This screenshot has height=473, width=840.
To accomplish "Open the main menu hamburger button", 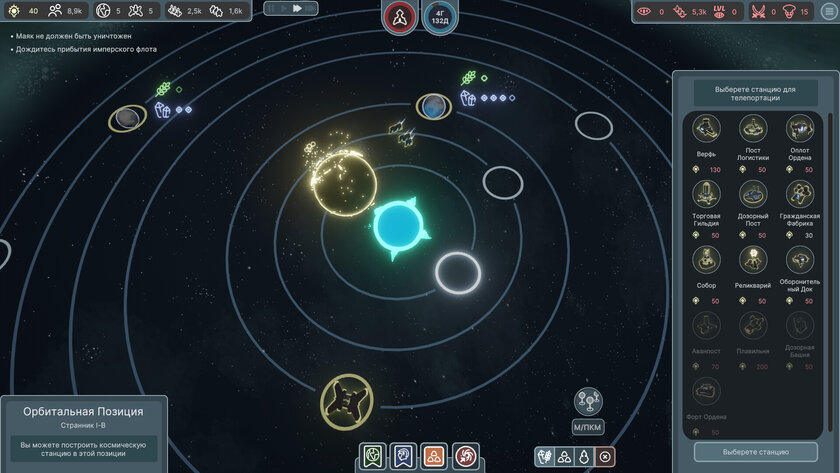I will click(828, 11).
